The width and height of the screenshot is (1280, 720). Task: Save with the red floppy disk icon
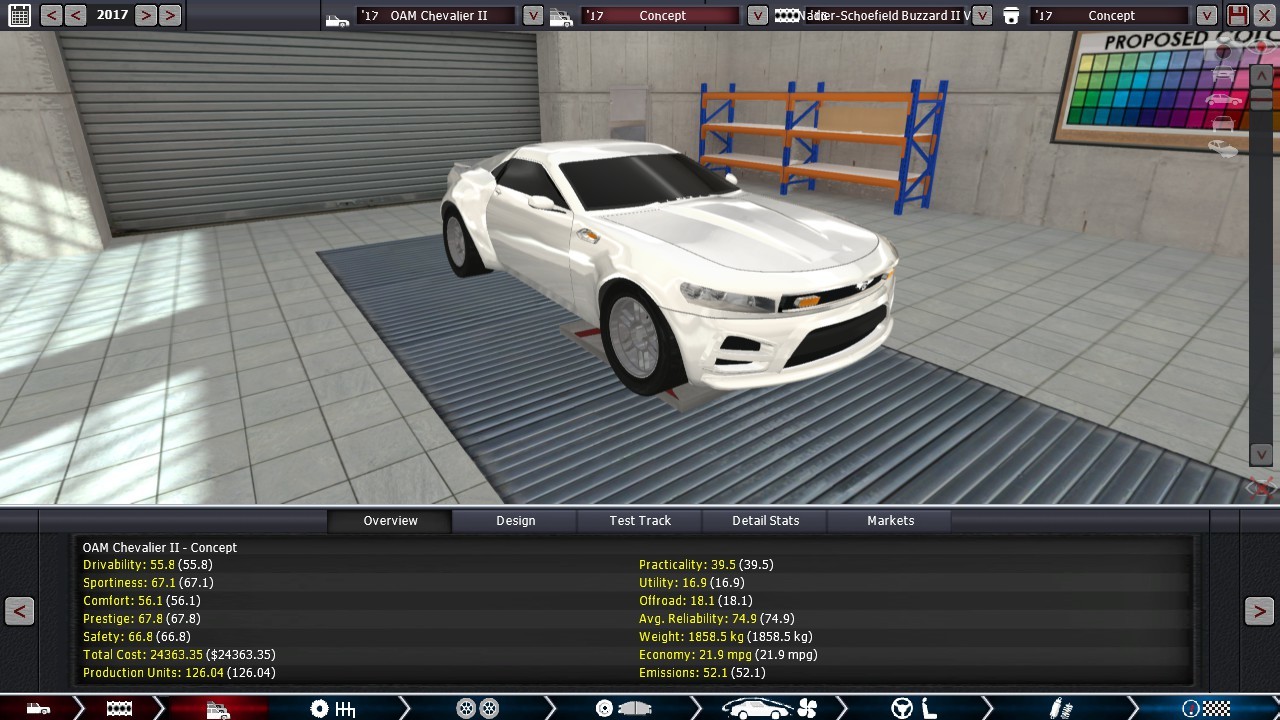point(1238,15)
